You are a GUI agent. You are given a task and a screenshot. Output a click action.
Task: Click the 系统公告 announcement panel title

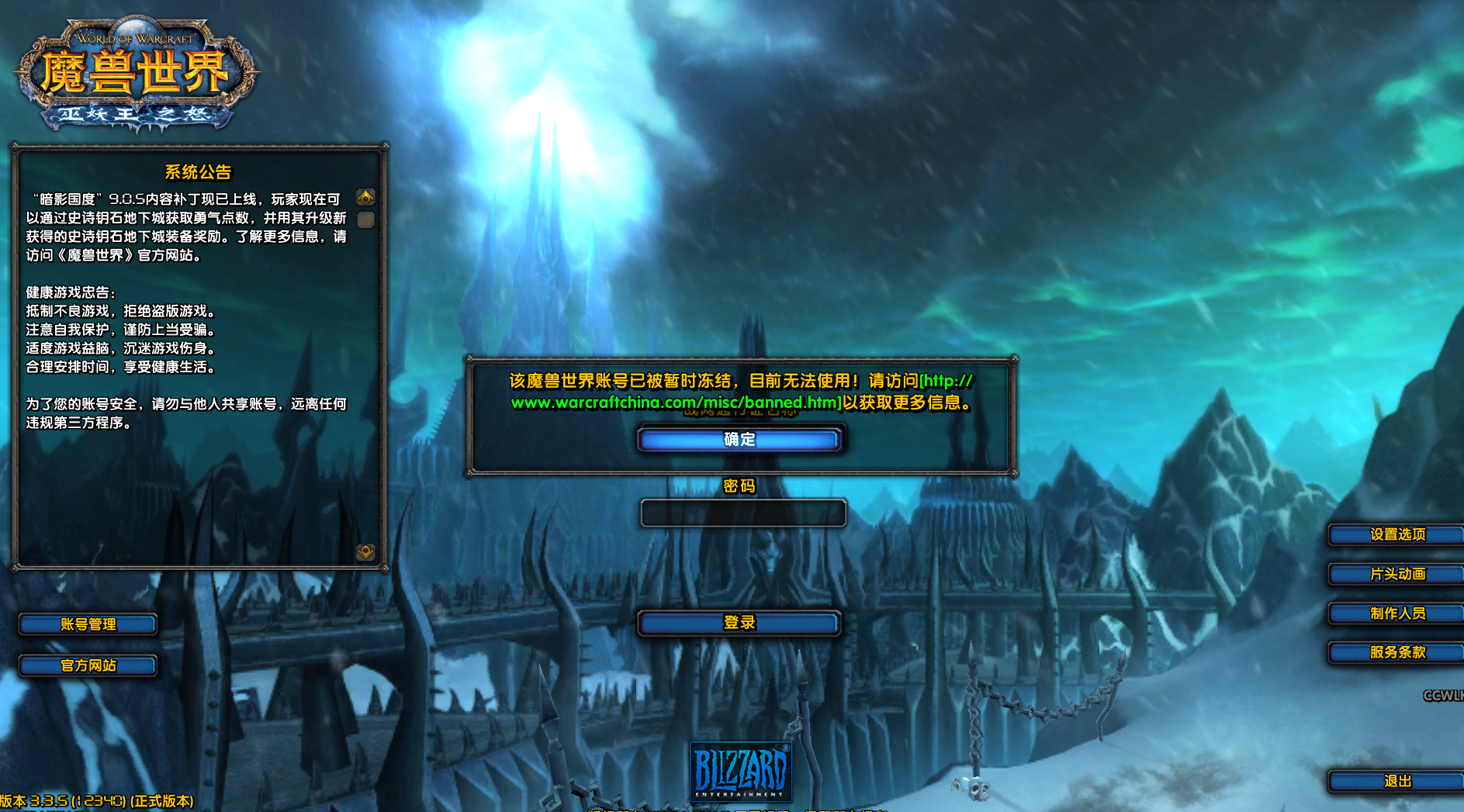[x=199, y=174]
